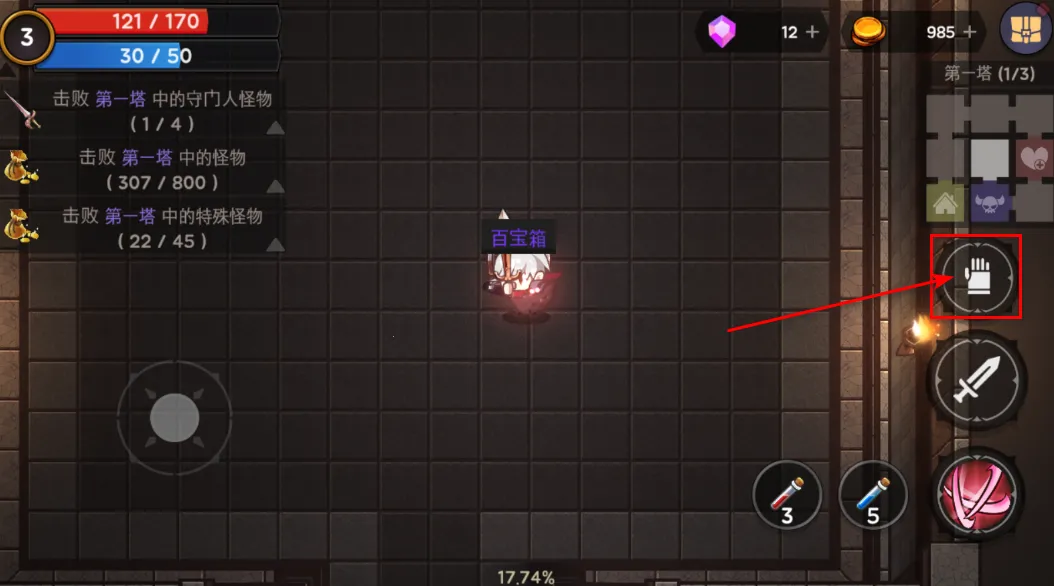Select the home room on the minimap

[945, 203]
